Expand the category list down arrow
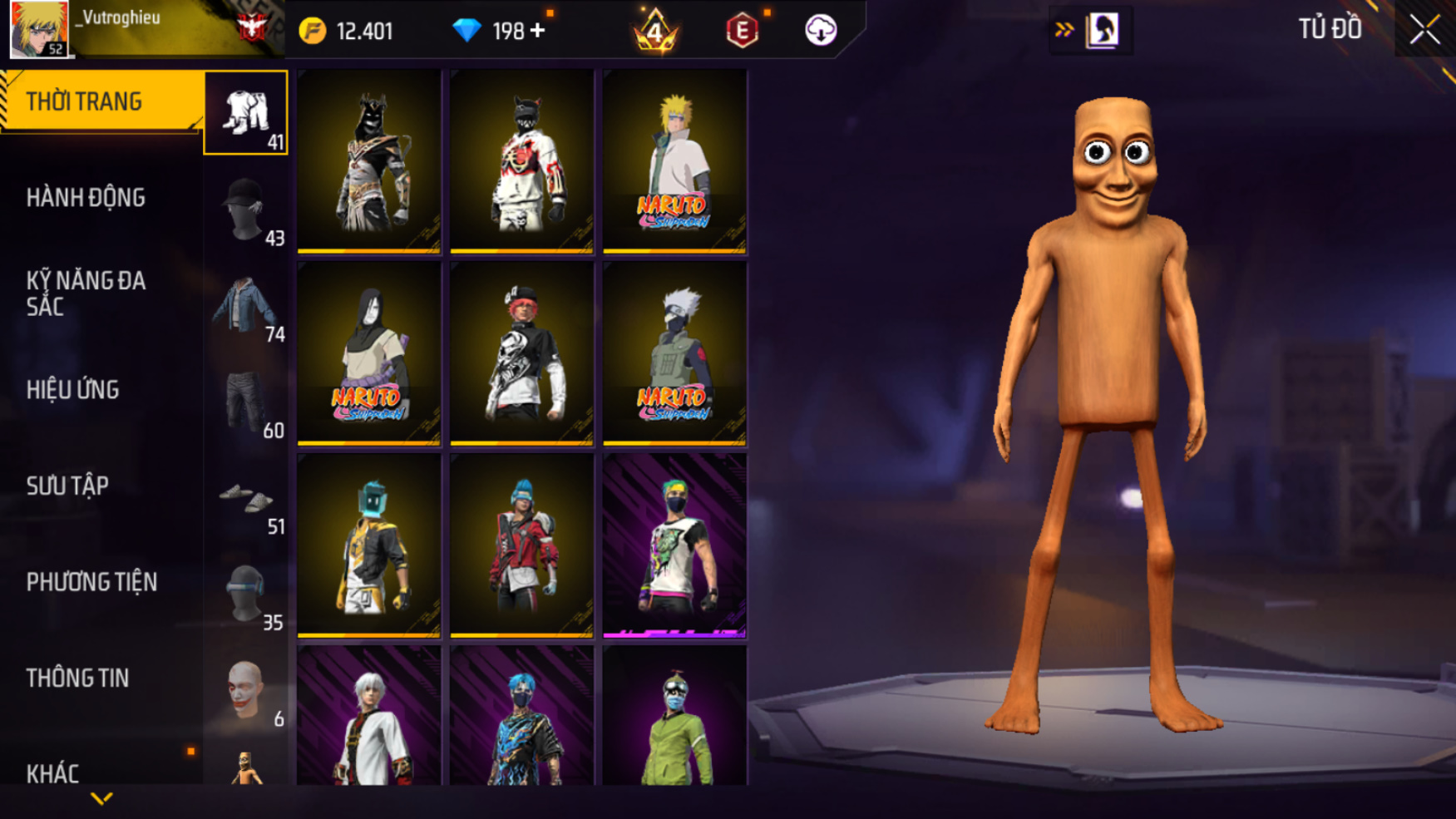The width and height of the screenshot is (1456, 819). tap(101, 799)
